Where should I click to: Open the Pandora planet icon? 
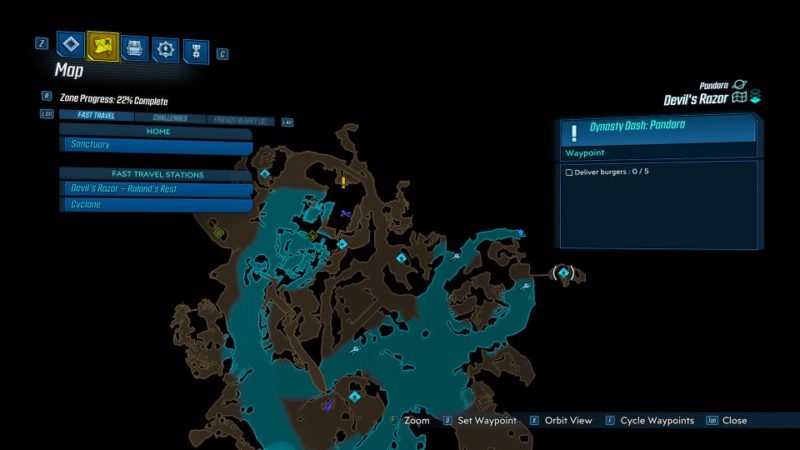740,85
